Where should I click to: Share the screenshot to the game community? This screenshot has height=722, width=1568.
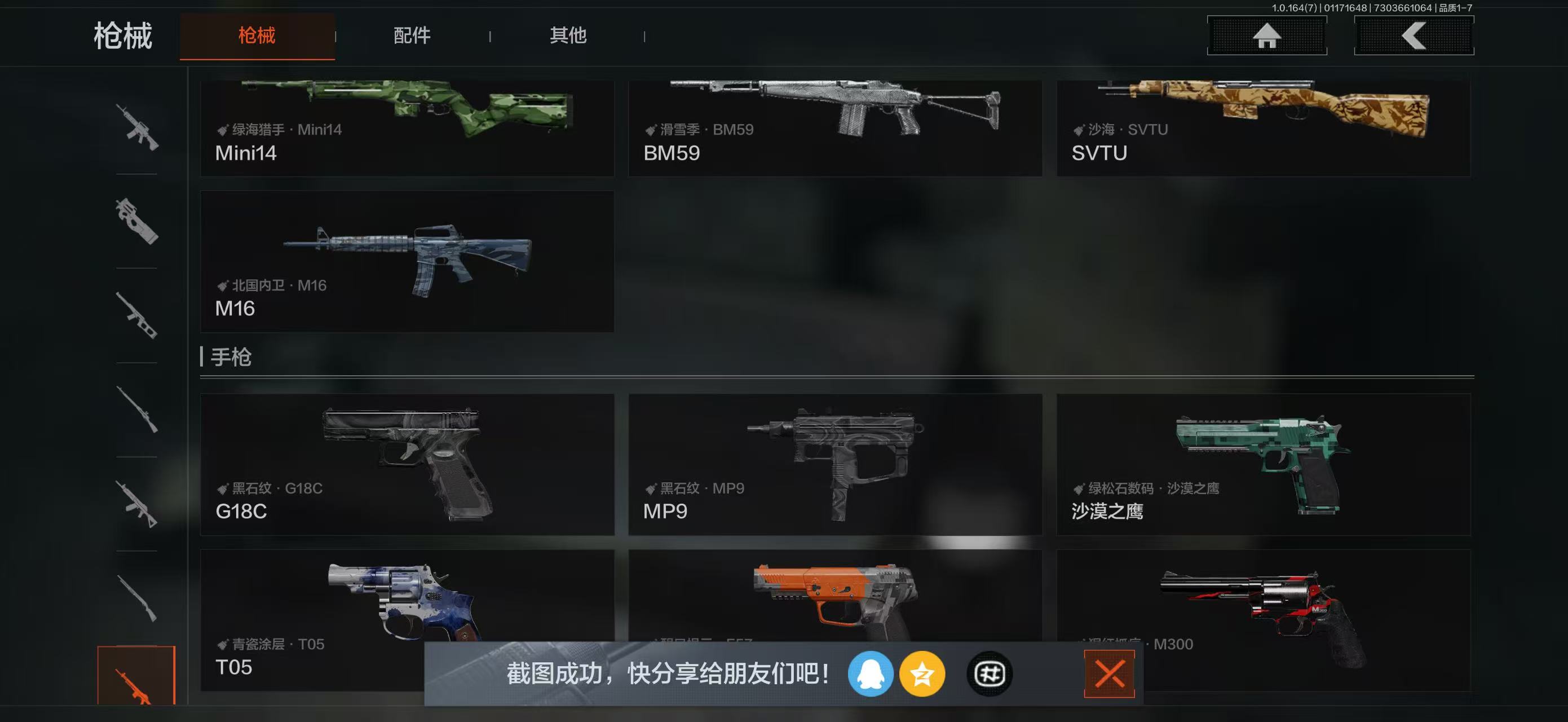pos(989,676)
